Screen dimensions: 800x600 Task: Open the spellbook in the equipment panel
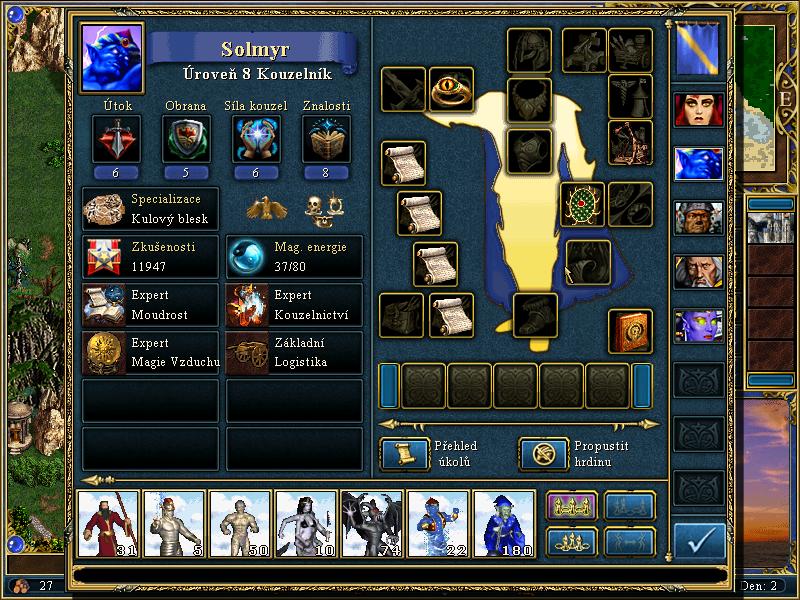(631, 330)
